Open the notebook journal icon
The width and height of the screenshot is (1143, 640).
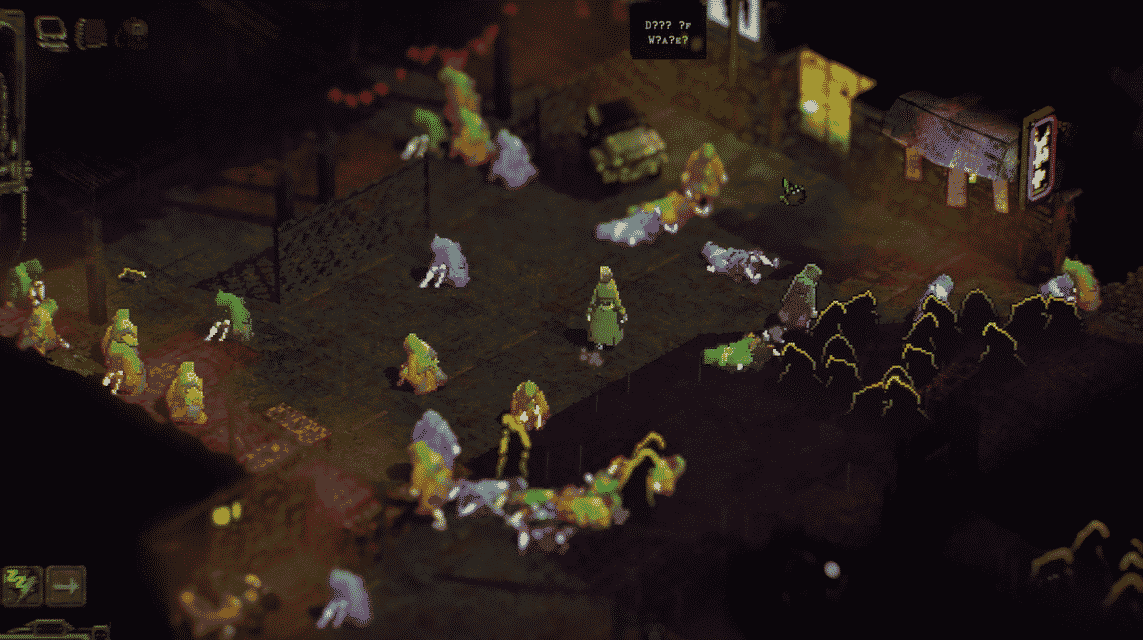pos(92,33)
